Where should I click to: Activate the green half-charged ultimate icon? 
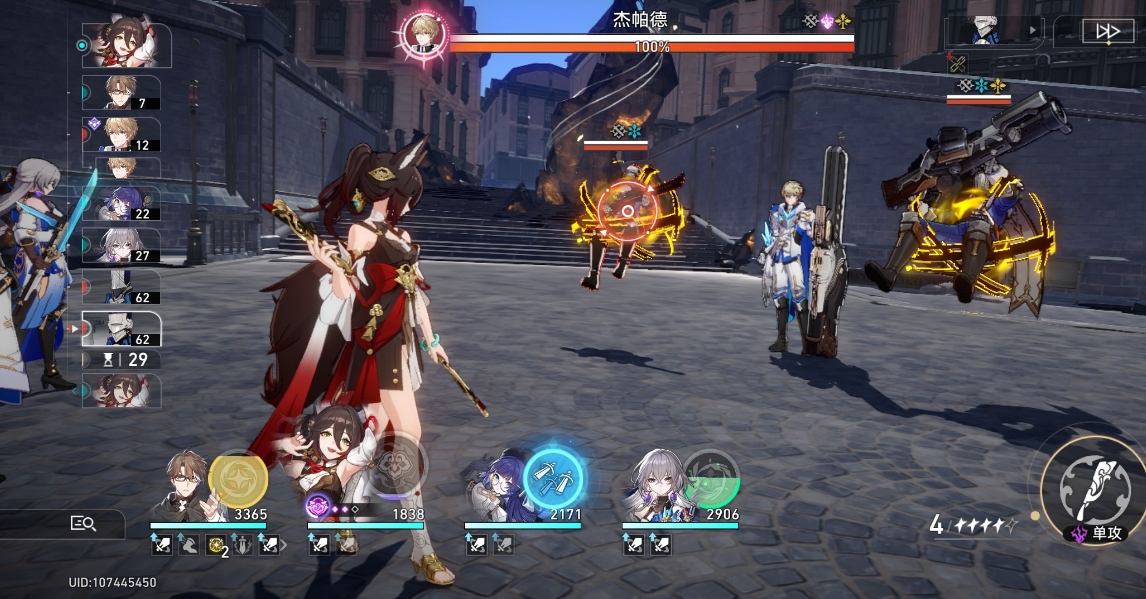click(x=710, y=478)
